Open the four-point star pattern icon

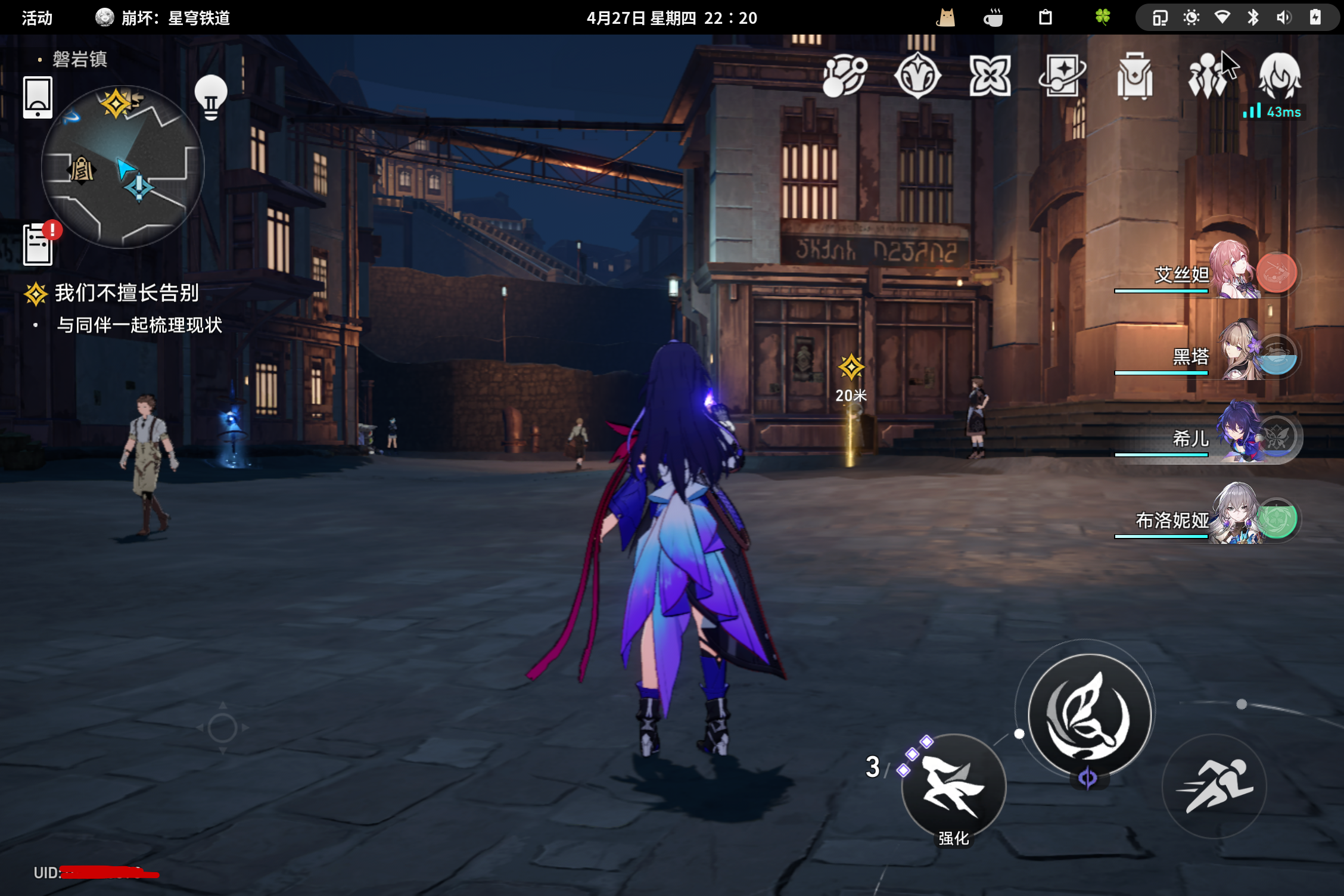(x=990, y=76)
